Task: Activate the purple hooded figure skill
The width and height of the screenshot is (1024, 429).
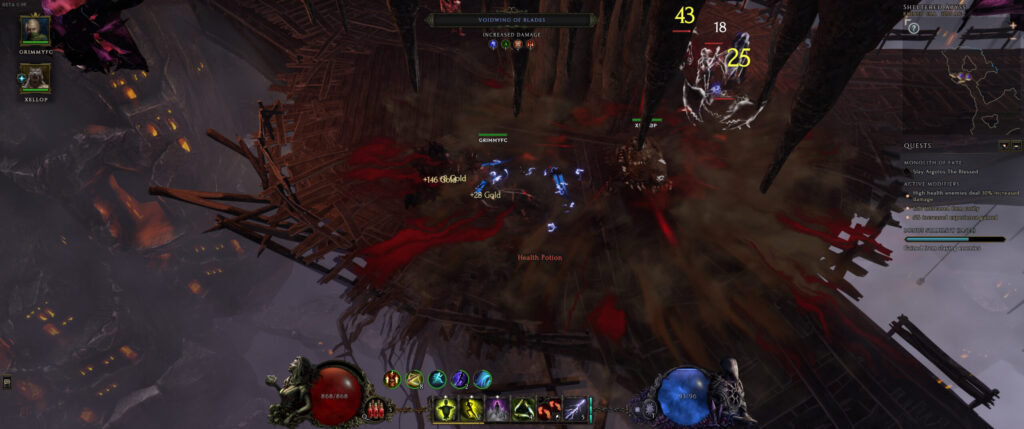Action: click(497, 408)
